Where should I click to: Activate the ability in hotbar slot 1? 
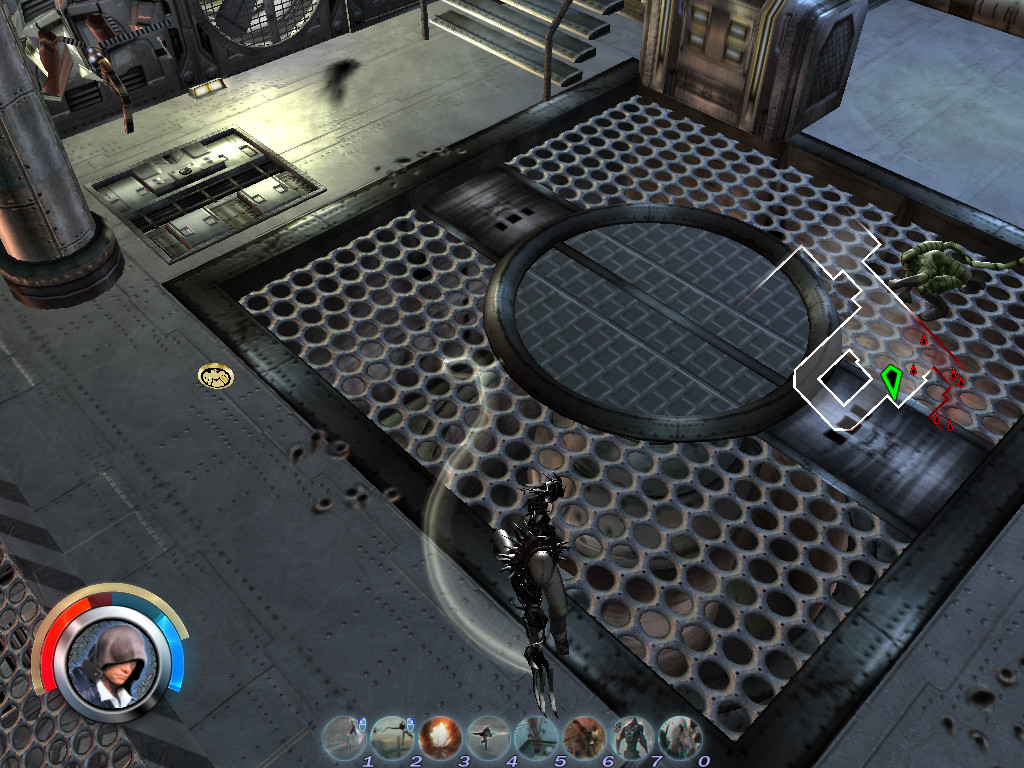point(343,737)
